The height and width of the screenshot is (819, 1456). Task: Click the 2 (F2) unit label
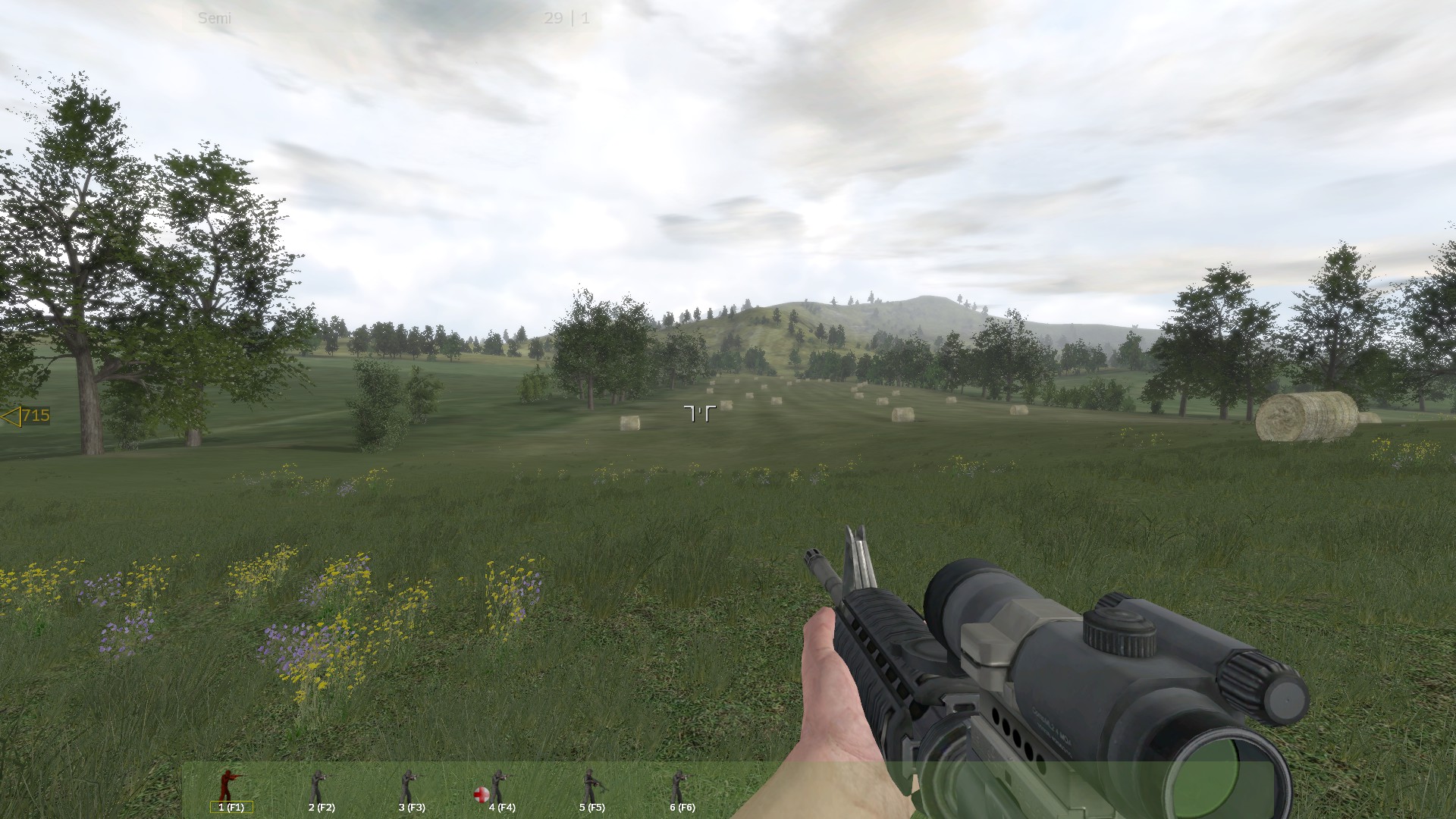tap(321, 808)
